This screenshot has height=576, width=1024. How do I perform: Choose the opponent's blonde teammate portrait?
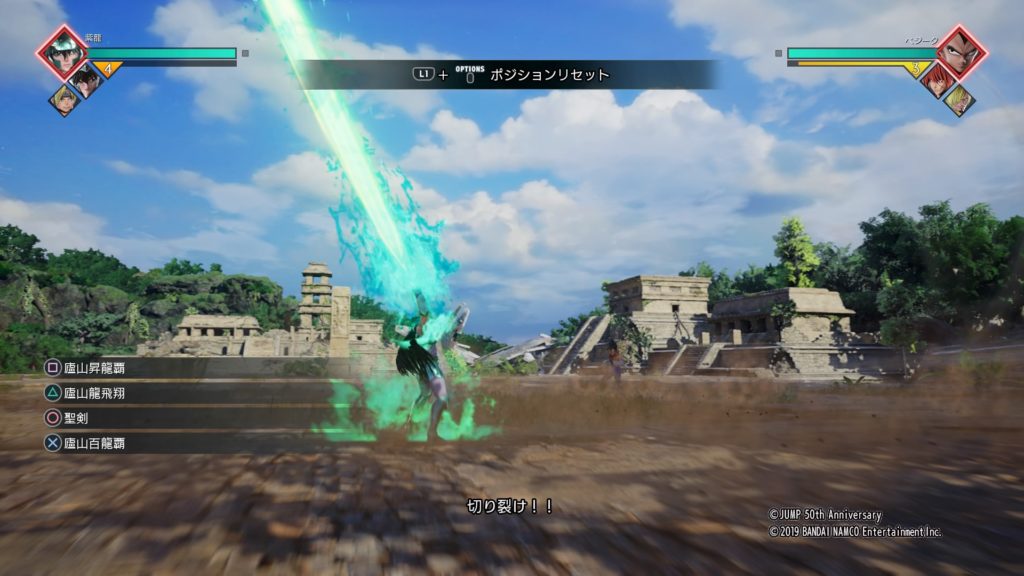[x=959, y=99]
